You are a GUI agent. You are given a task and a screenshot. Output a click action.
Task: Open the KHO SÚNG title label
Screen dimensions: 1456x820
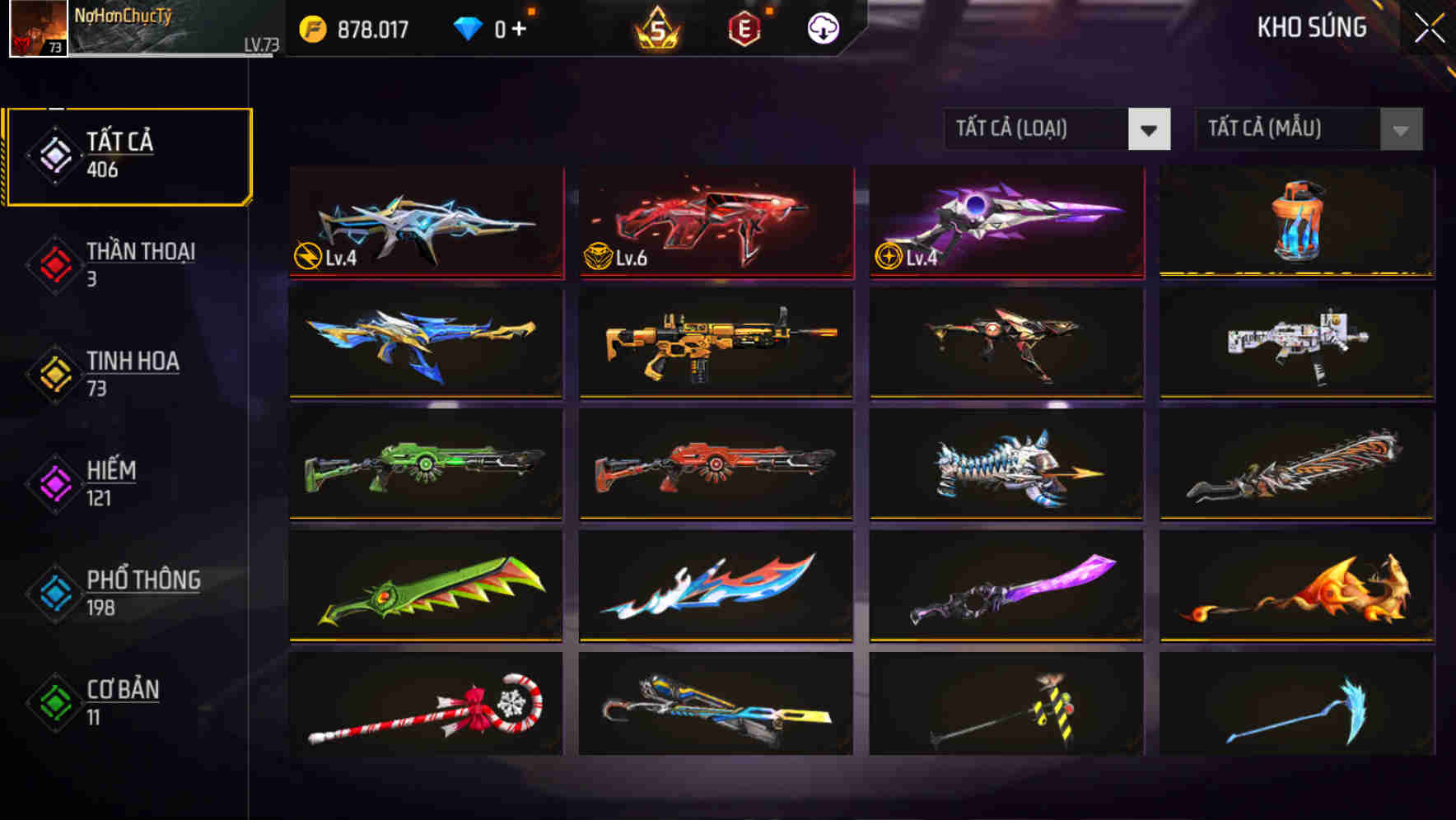pos(1312,27)
